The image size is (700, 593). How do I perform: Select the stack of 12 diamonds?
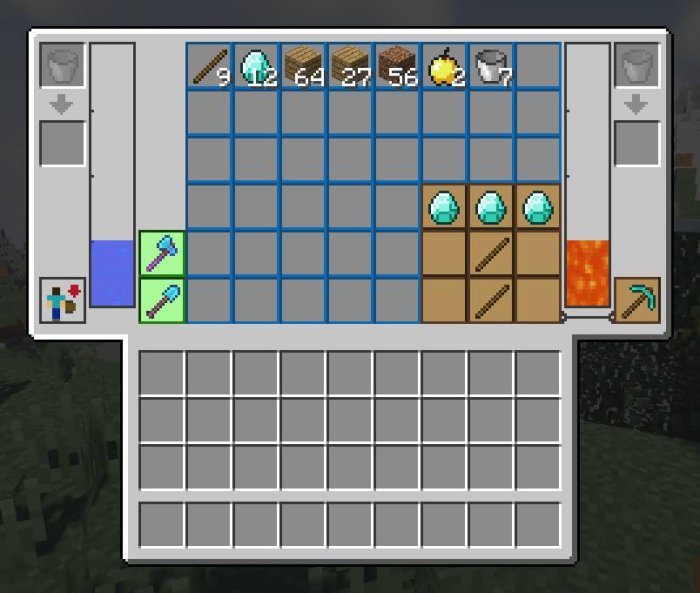(x=256, y=66)
